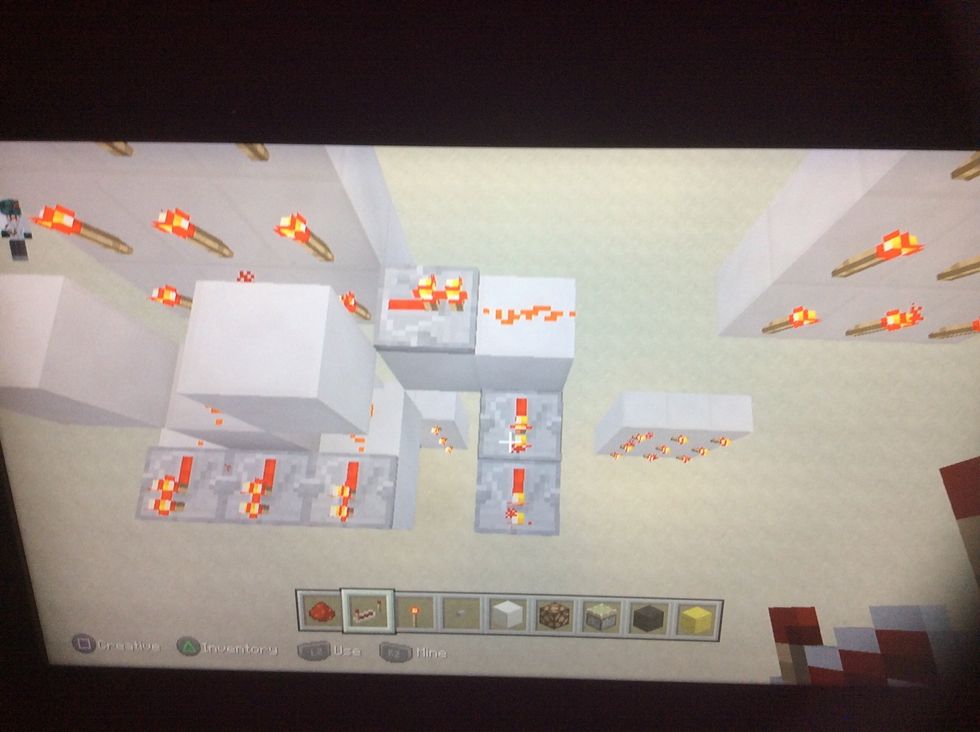Switch to the white quartz block slot

point(506,614)
